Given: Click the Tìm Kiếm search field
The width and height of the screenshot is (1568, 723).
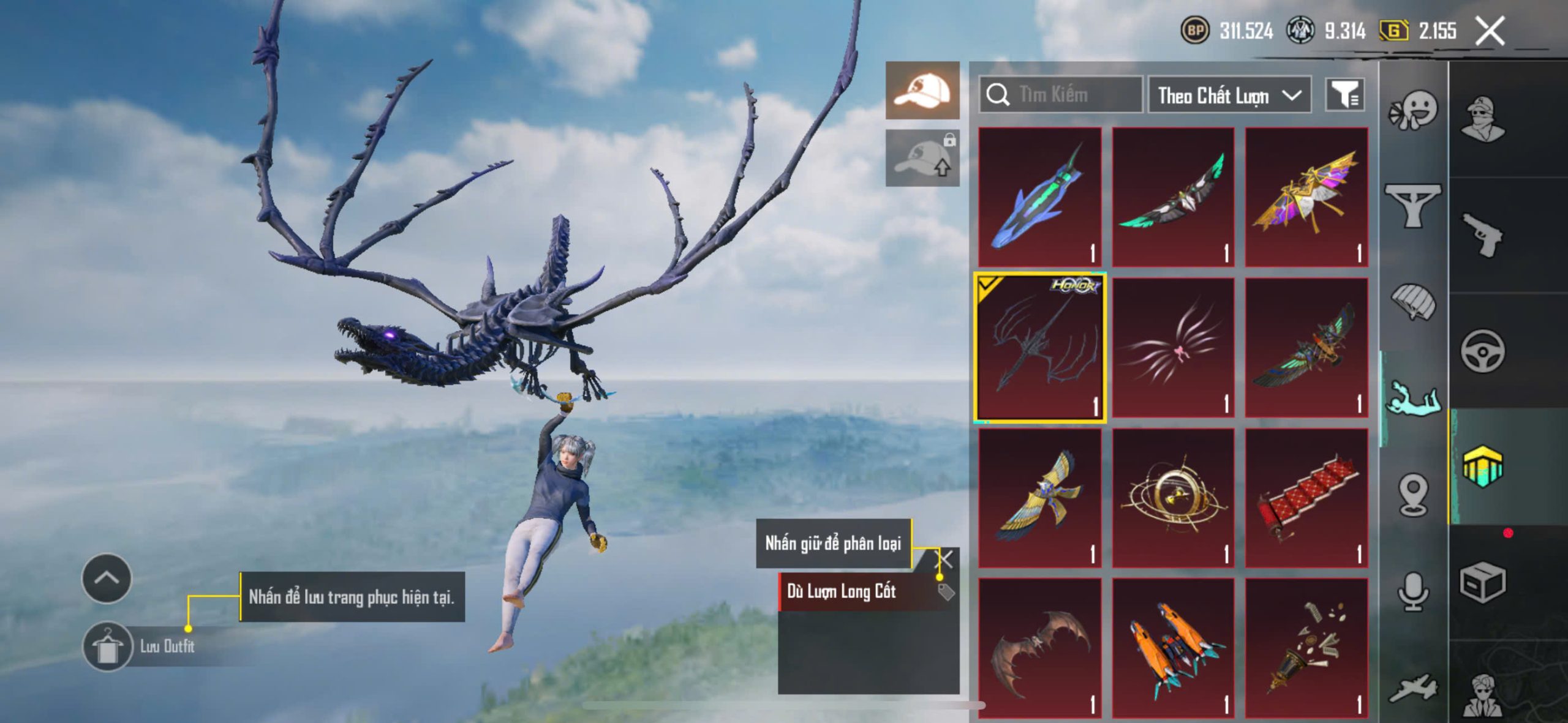Looking at the screenshot, I should (x=1061, y=95).
